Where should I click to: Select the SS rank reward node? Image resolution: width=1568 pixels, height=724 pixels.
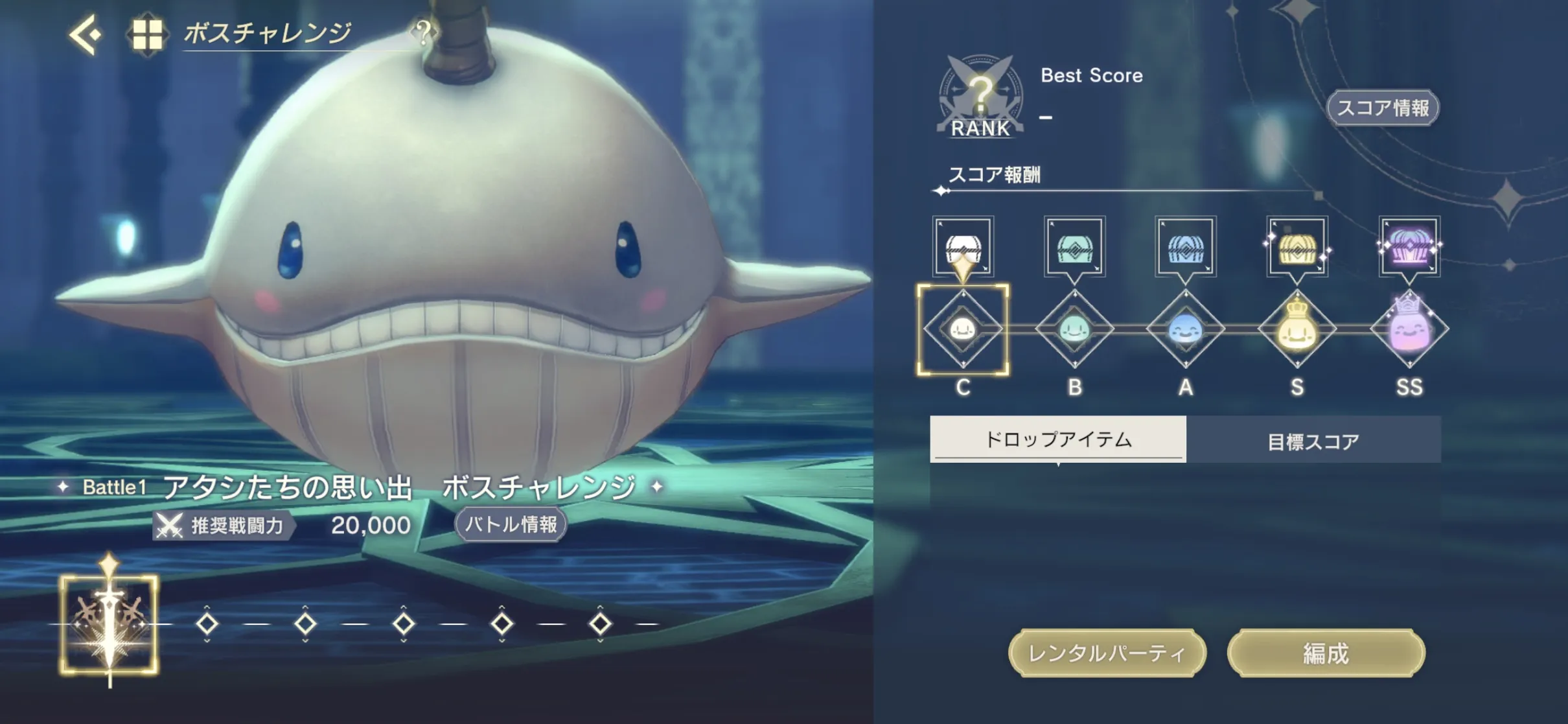point(1409,329)
